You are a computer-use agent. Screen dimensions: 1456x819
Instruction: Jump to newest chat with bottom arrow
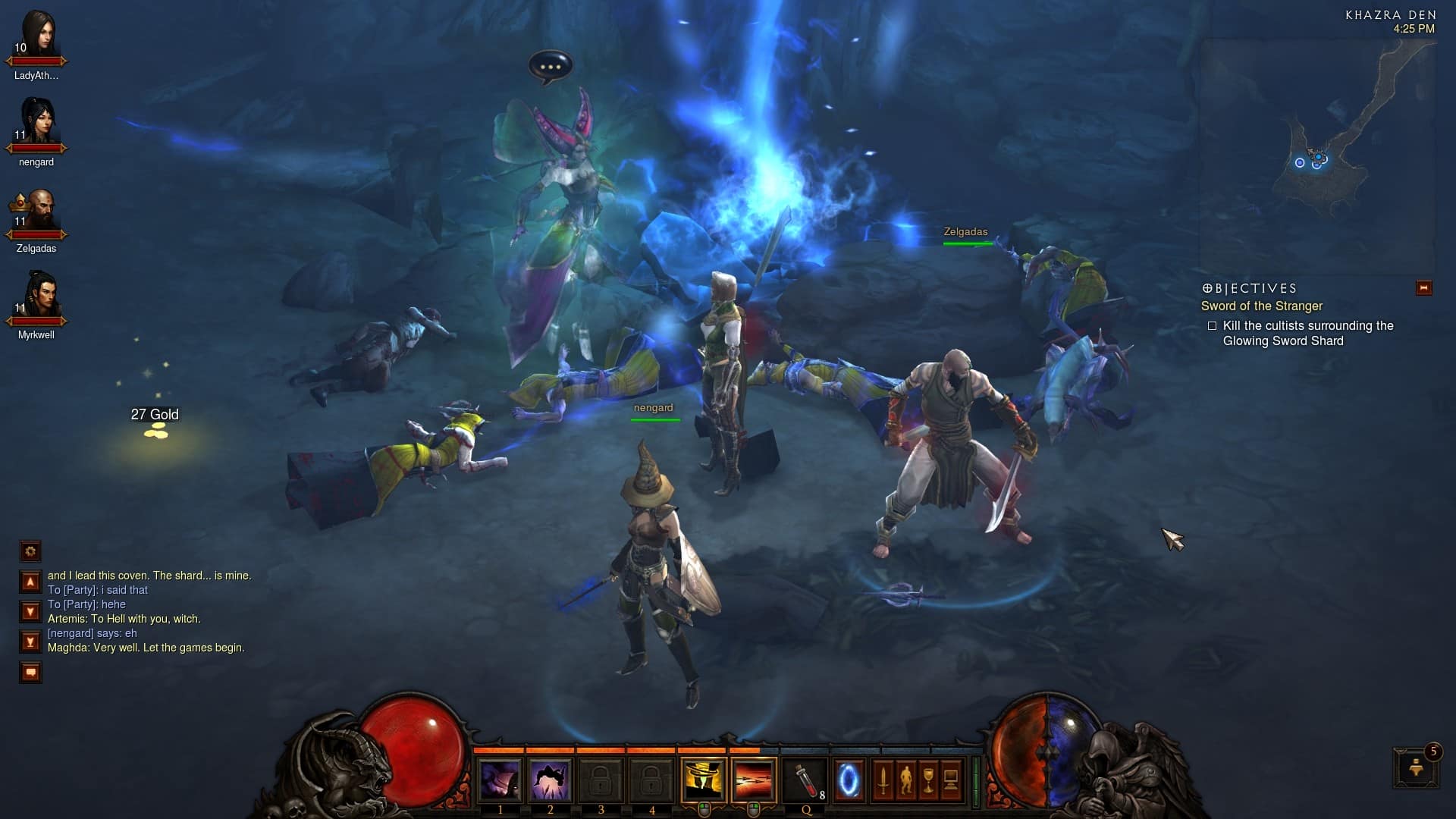[30, 641]
